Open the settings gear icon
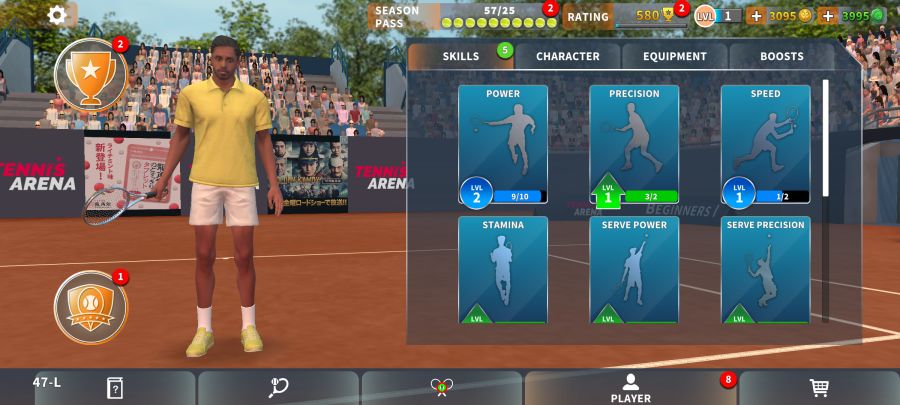 point(58,15)
